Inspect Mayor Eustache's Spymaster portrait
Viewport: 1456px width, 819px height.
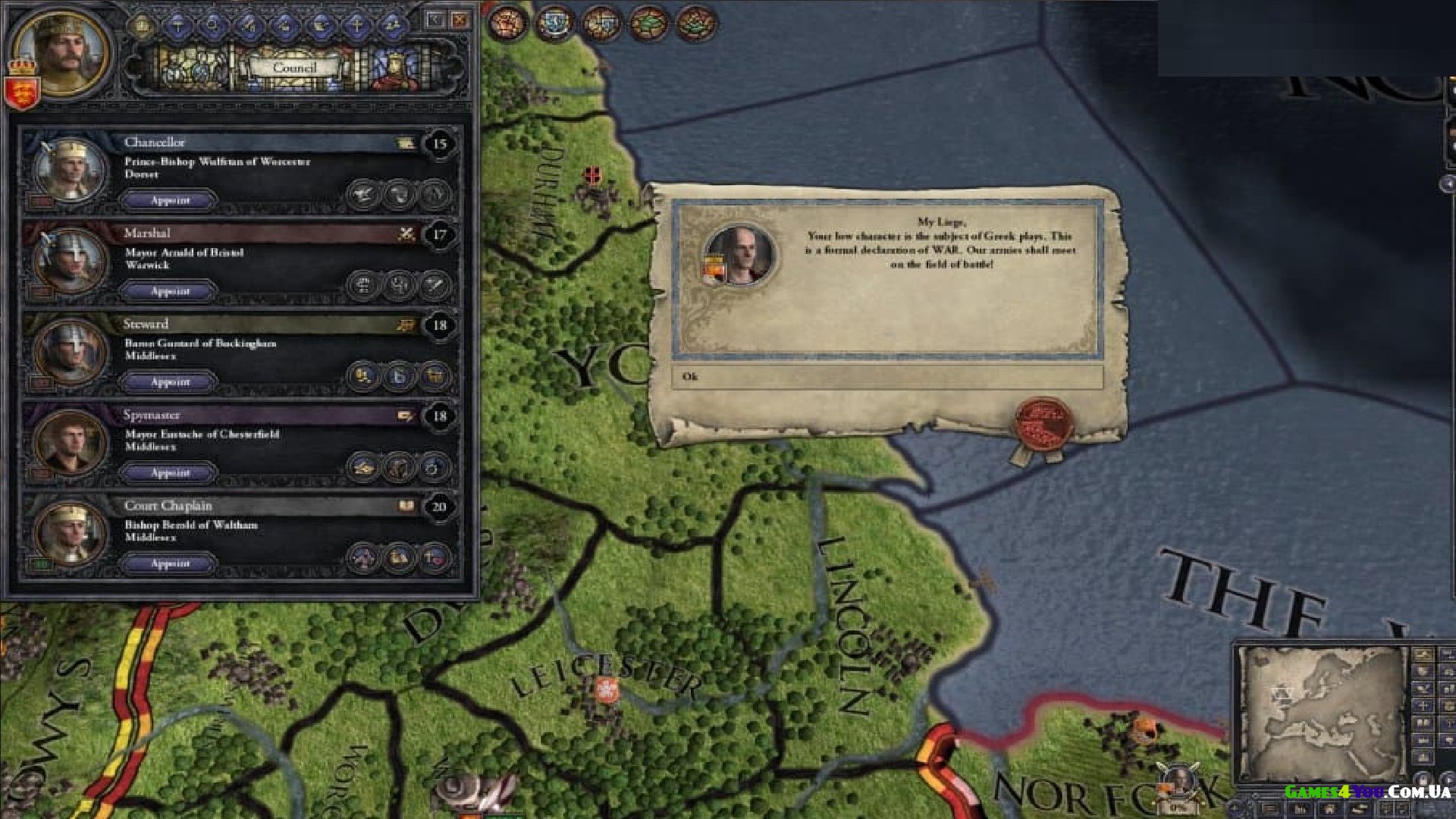70,441
